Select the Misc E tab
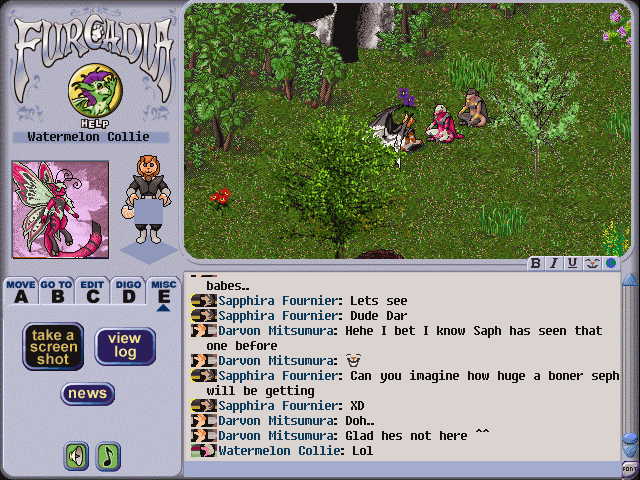The height and width of the screenshot is (480, 640). 163,290
